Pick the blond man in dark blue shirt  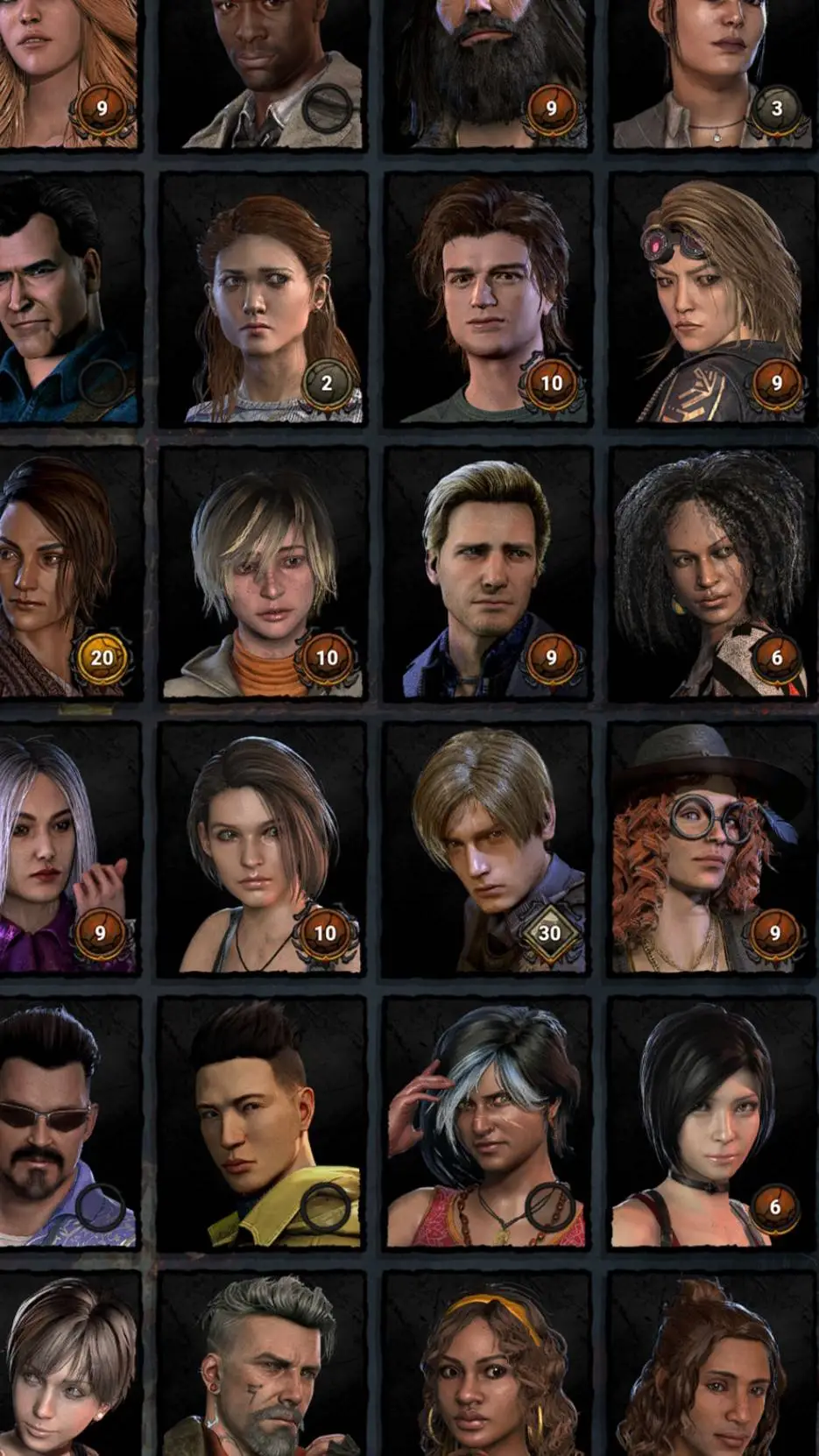[x=488, y=574]
